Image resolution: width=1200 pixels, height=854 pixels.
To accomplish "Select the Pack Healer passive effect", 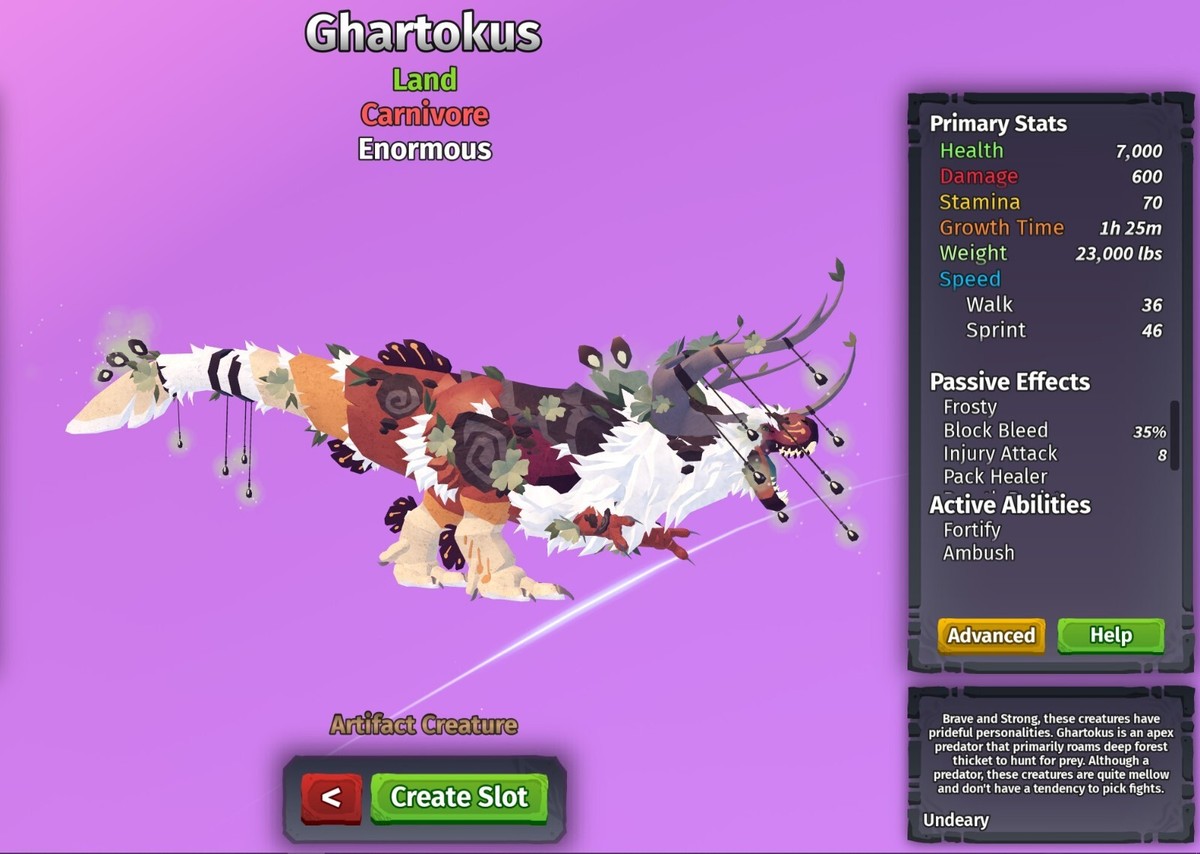I will 995,477.
